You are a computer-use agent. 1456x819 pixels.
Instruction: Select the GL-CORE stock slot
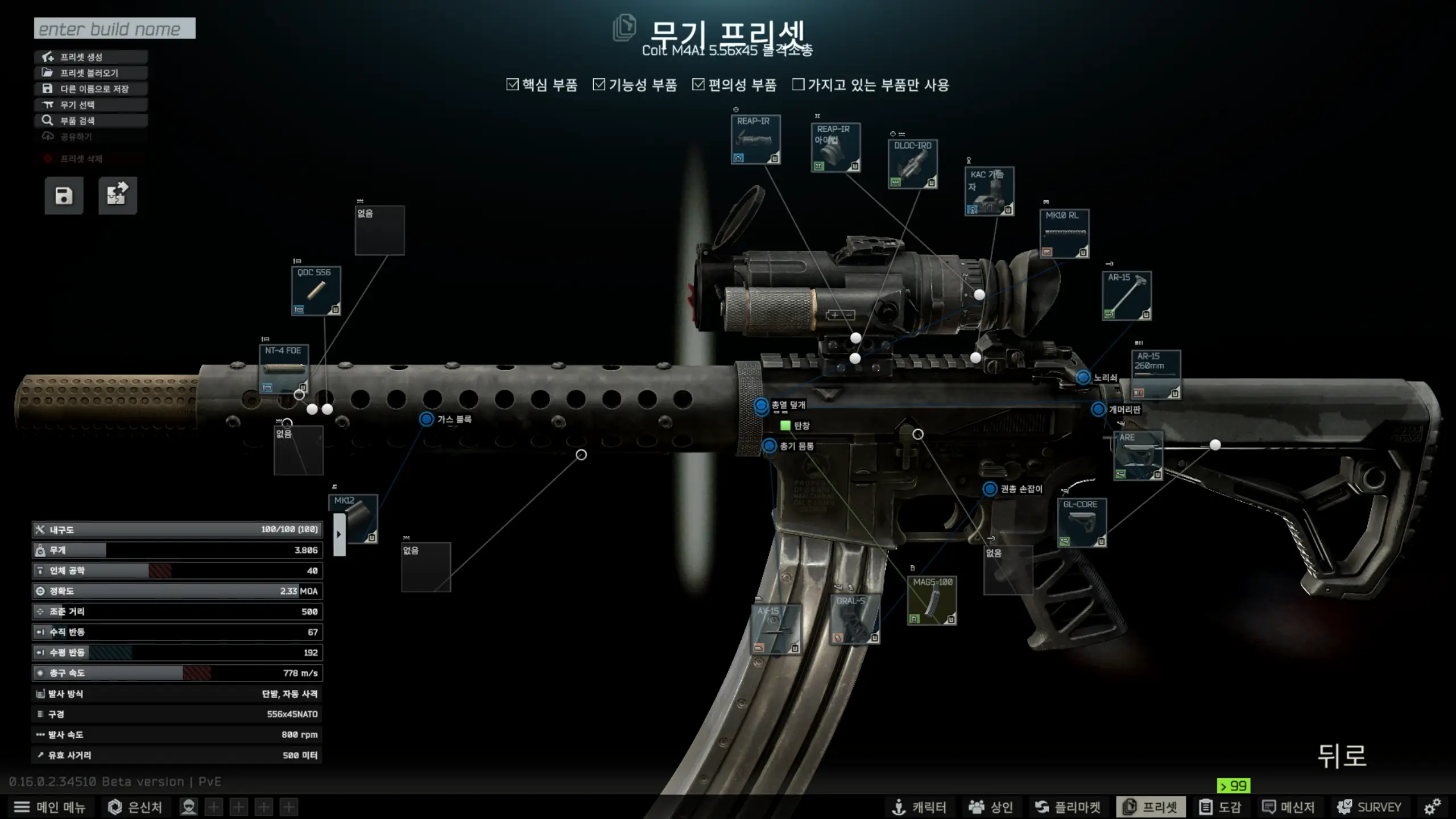tap(1082, 523)
